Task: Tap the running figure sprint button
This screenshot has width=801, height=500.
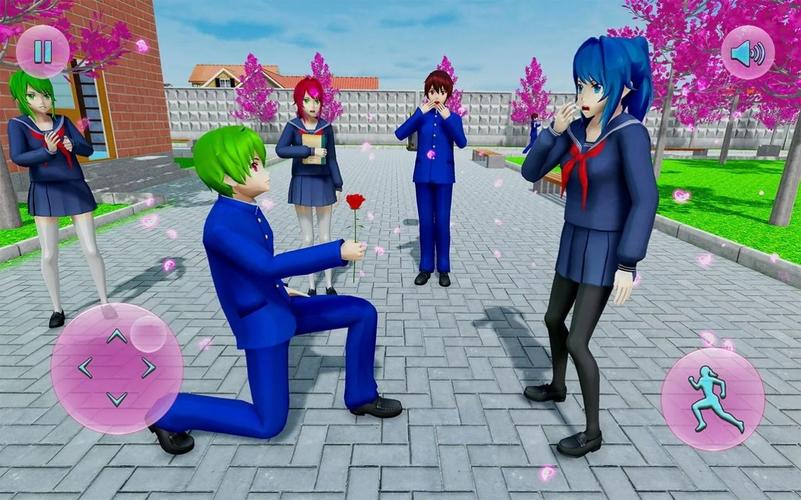Action: click(x=712, y=399)
